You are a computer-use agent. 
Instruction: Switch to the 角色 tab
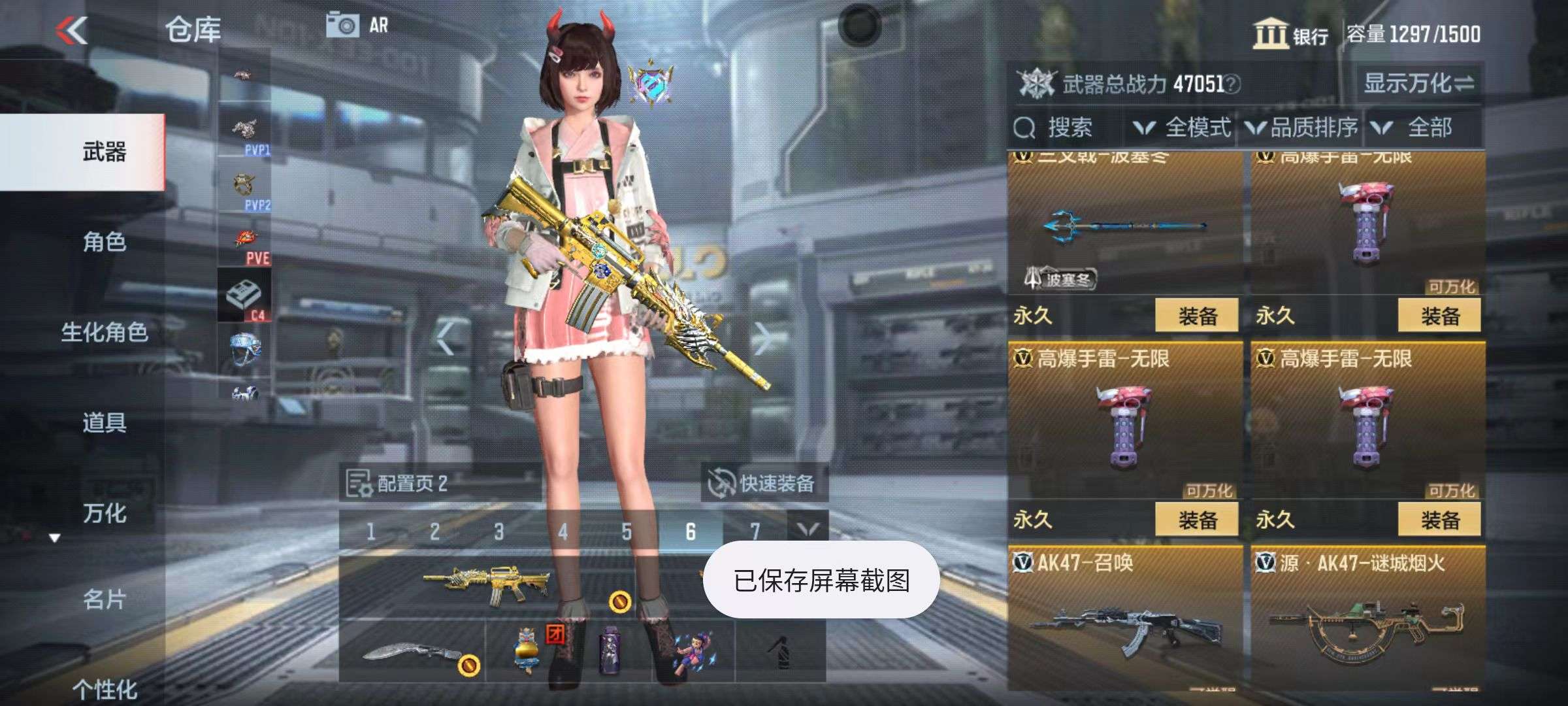(x=105, y=242)
